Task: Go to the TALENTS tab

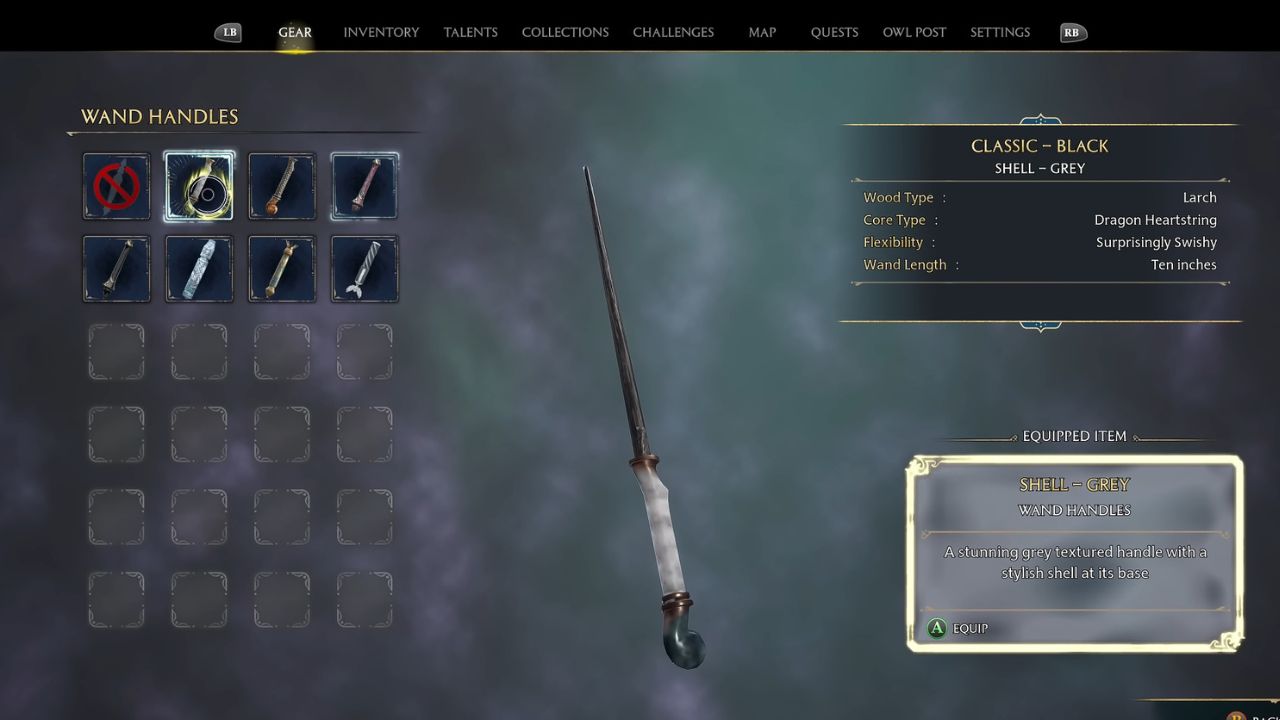Action: pyautogui.click(x=470, y=32)
